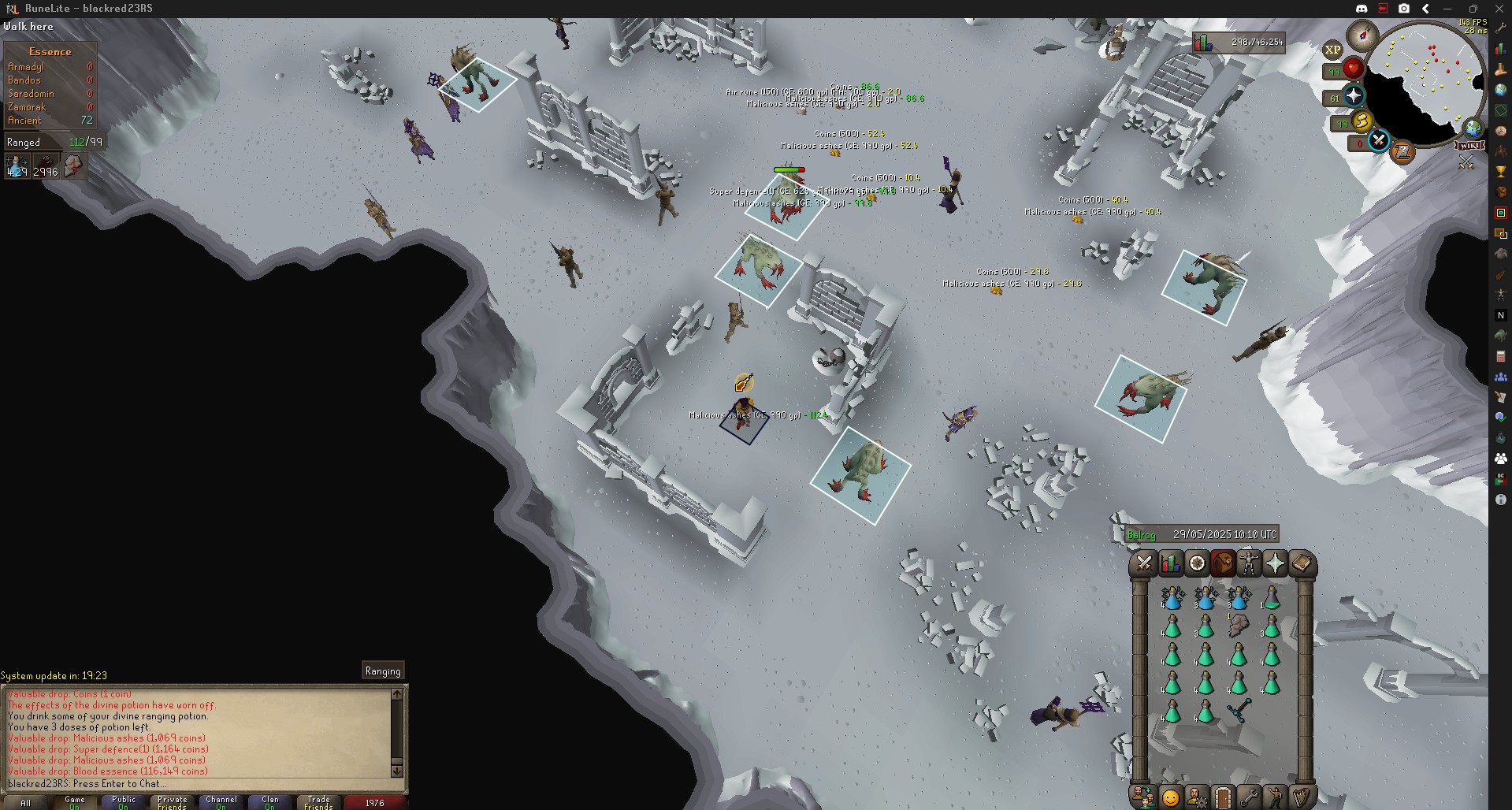Show the Prayer tab

pos(1275,563)
